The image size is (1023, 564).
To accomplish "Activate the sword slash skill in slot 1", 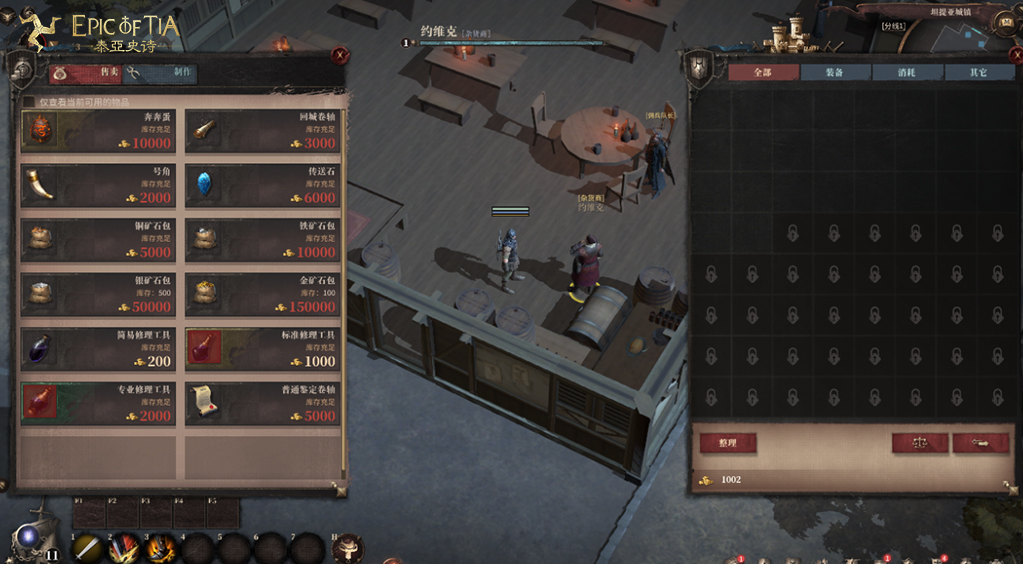I will 88,548.
